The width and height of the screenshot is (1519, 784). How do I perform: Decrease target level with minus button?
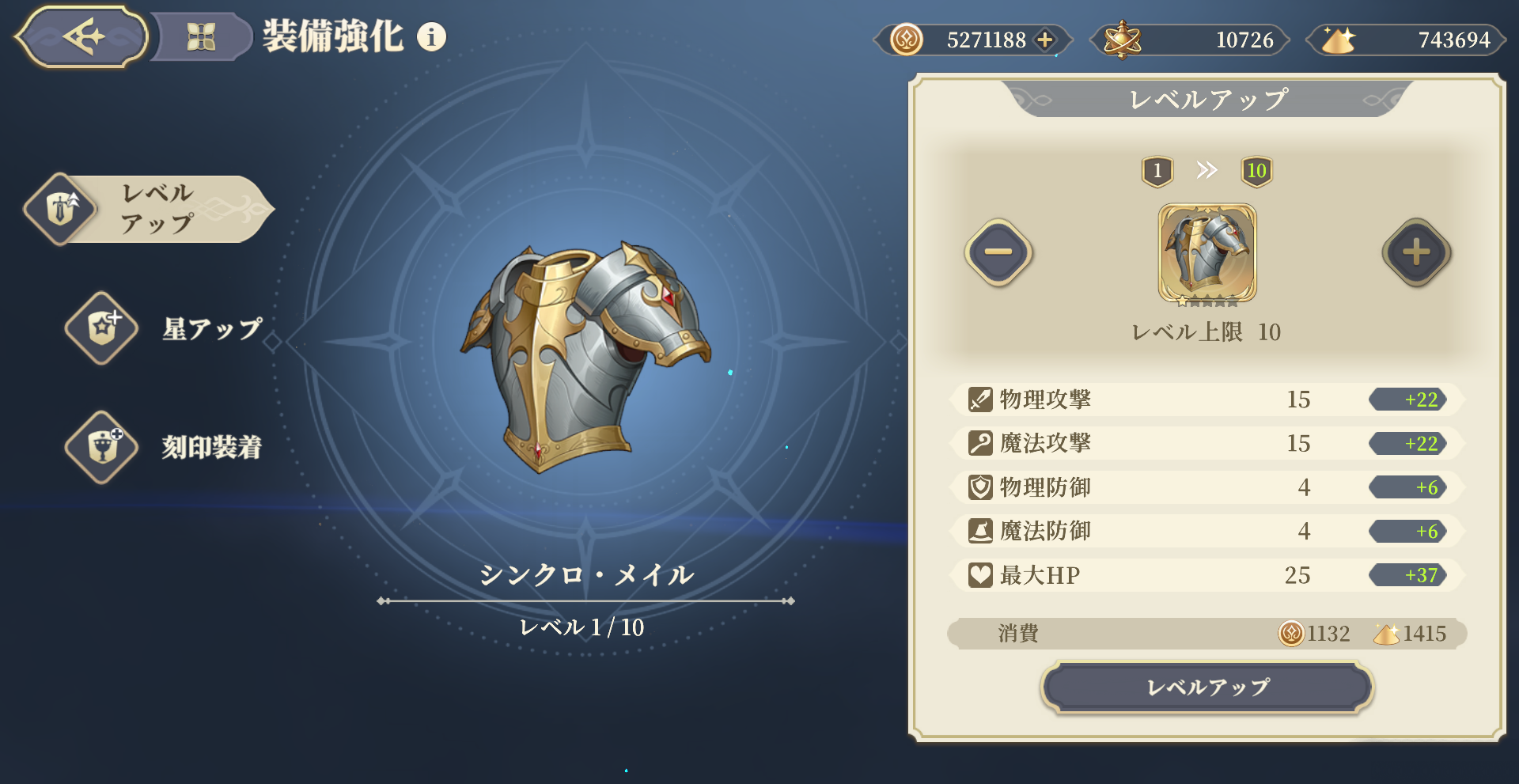[998, 252]
